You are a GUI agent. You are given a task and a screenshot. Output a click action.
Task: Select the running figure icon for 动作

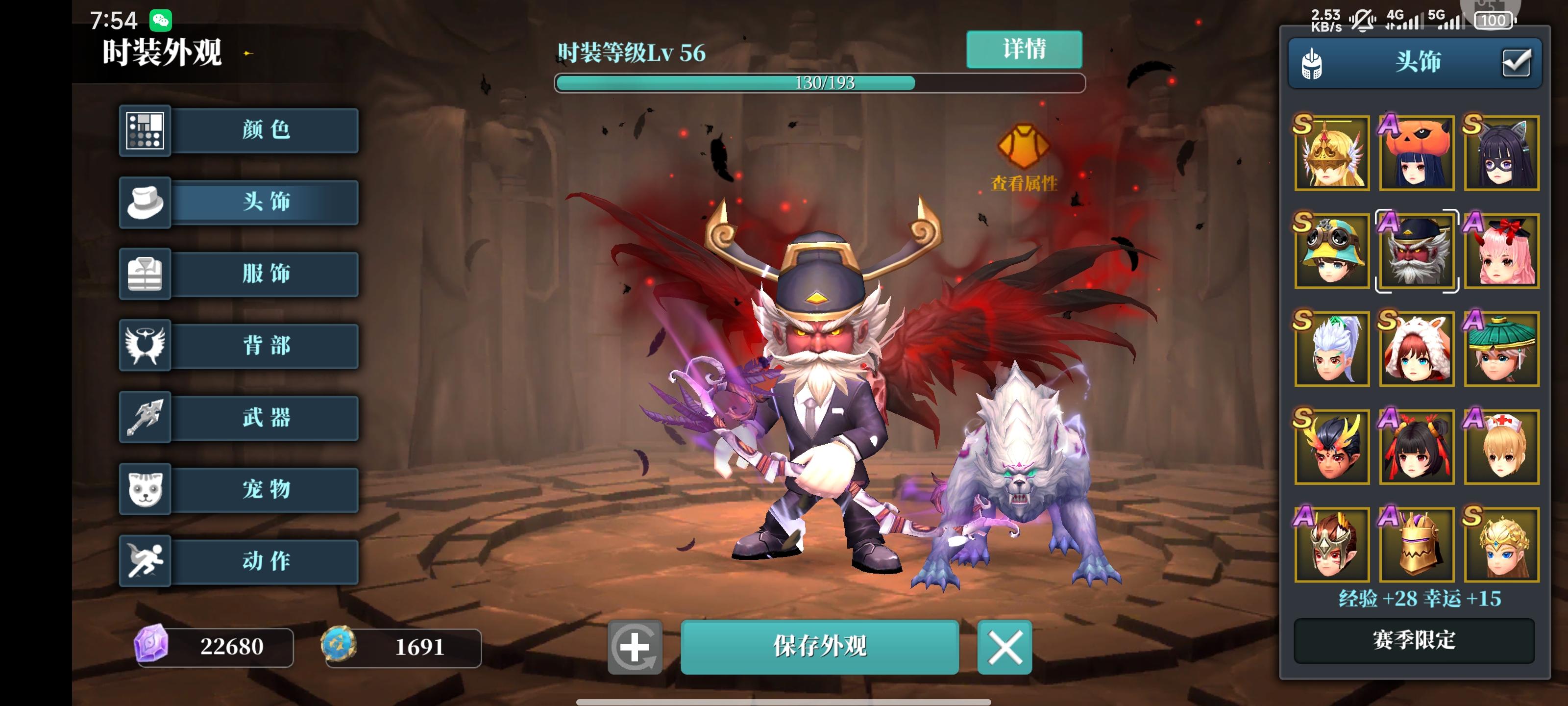[145, 561]
